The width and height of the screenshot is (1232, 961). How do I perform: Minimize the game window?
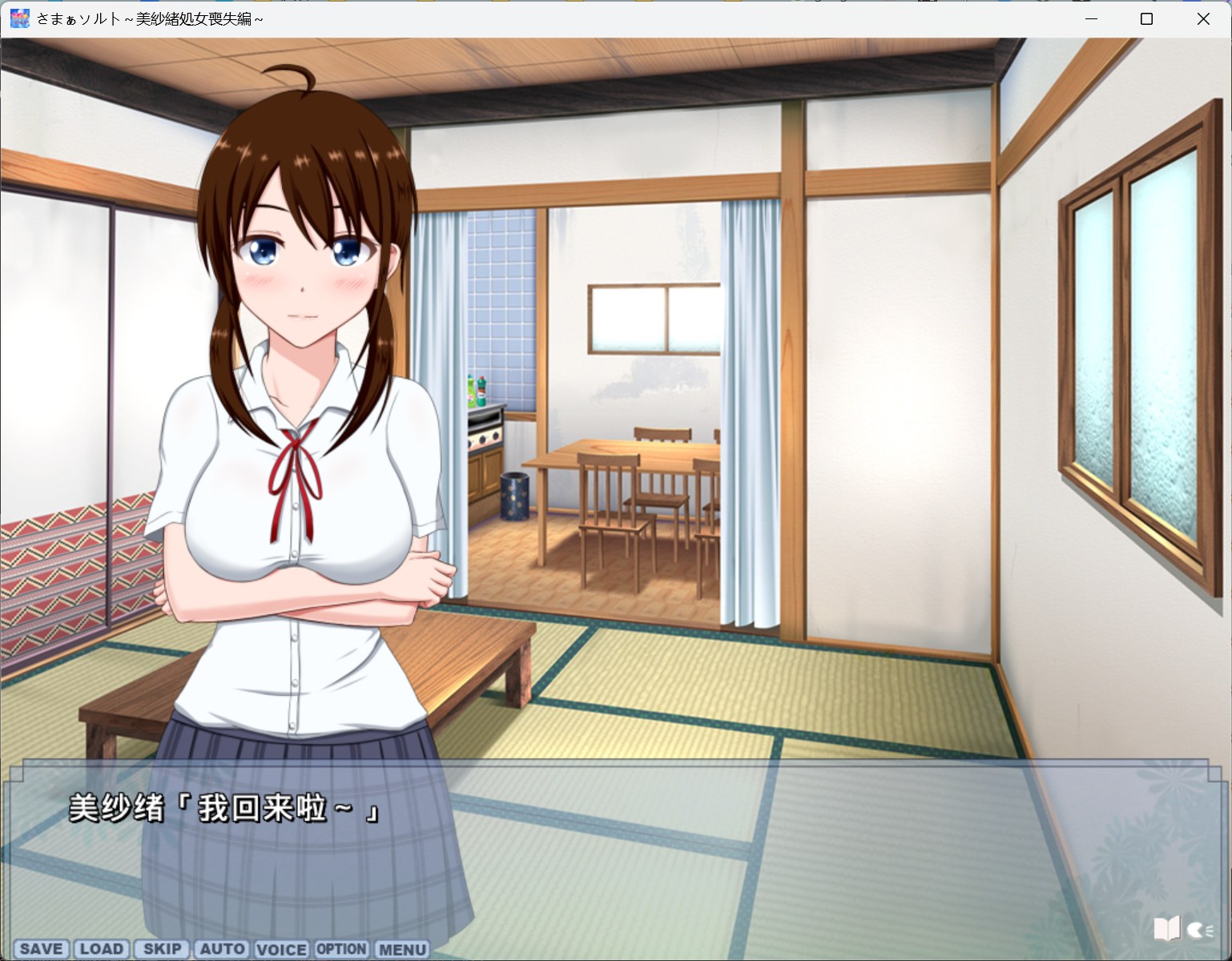(x=1090, y=19)
